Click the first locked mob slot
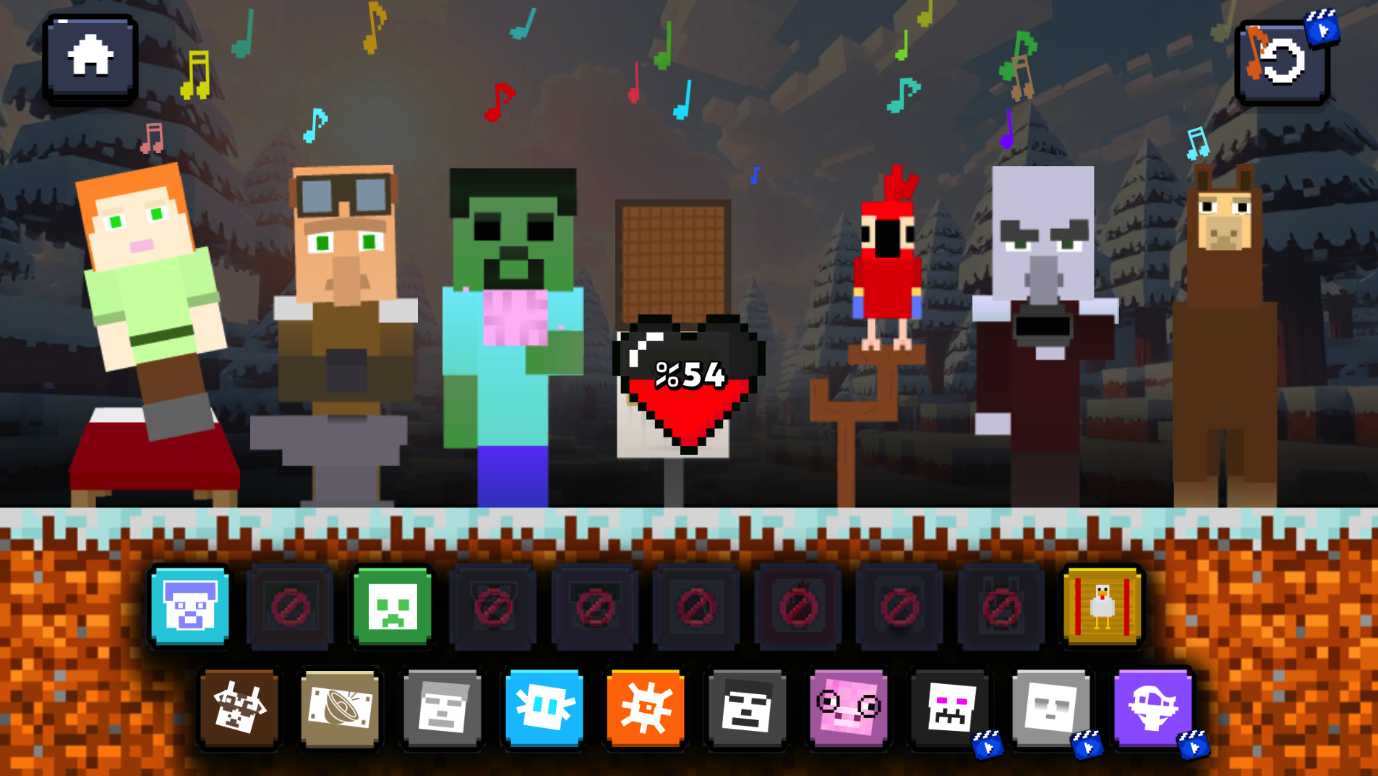 [x=291, y=608]
